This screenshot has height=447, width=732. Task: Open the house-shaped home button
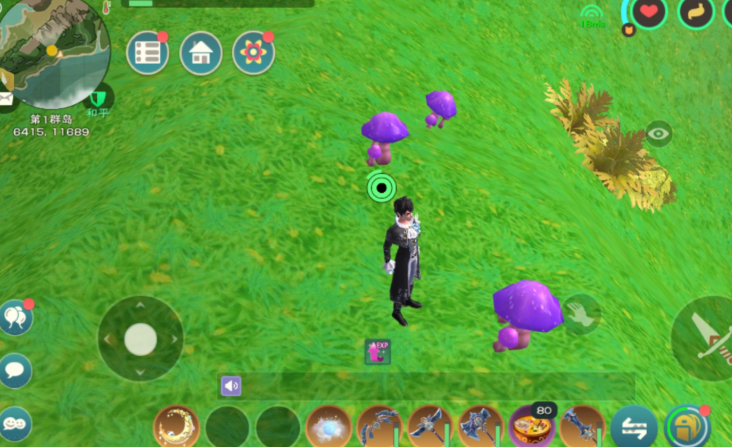coord(200,53)
